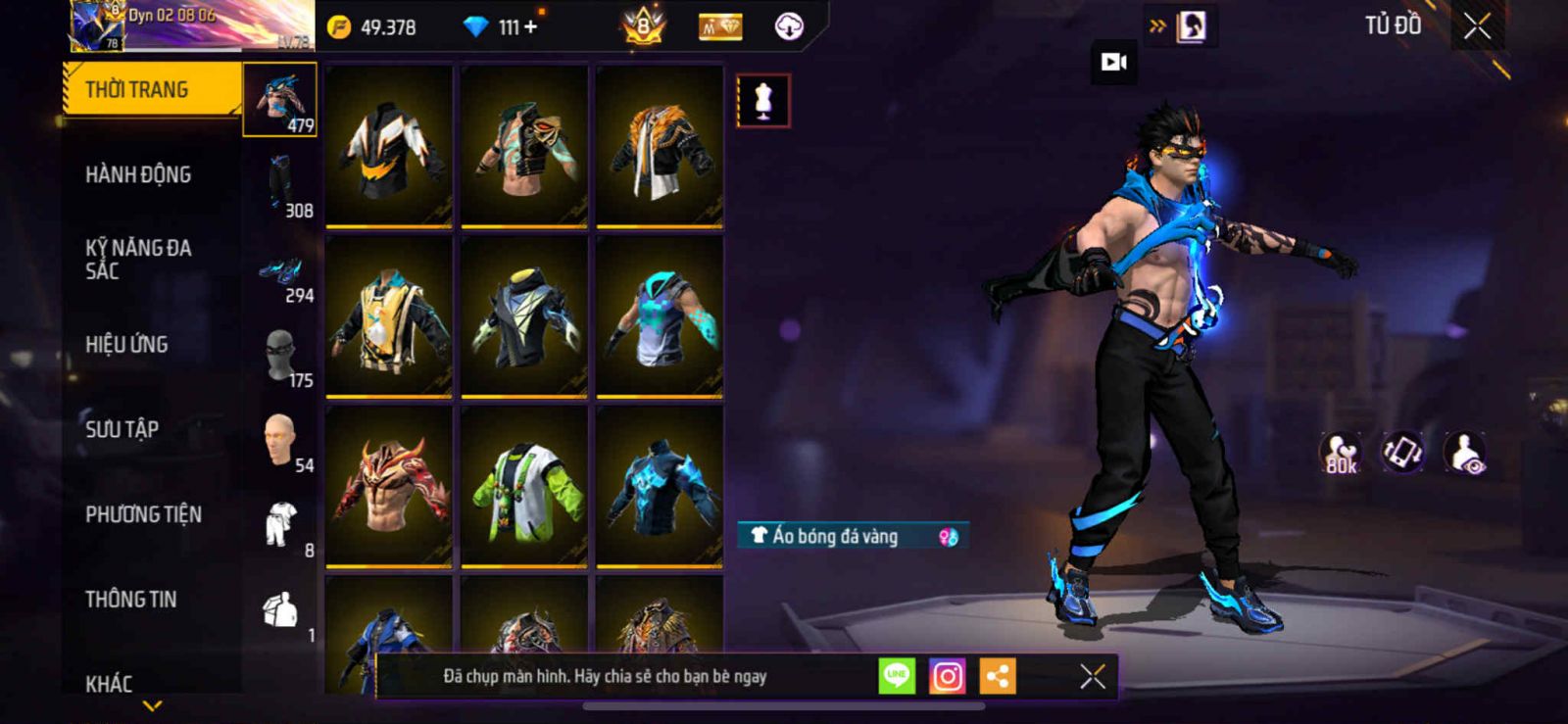Select the head subcategory showing 54
This screenshot has width=1568, height=724.
pyautogui.click(x=282, y=441)
